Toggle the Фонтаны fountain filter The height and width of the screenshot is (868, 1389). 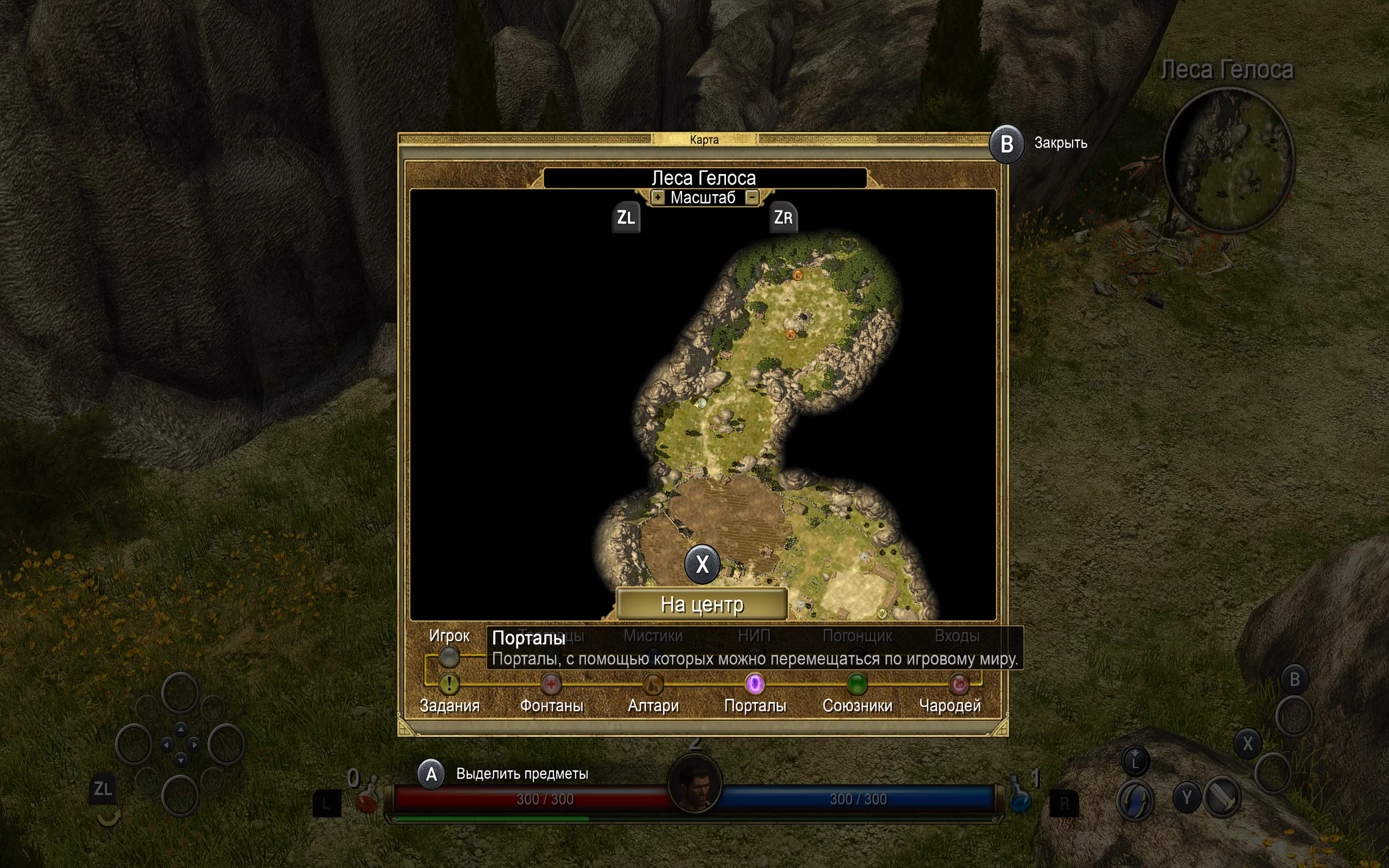551,684
